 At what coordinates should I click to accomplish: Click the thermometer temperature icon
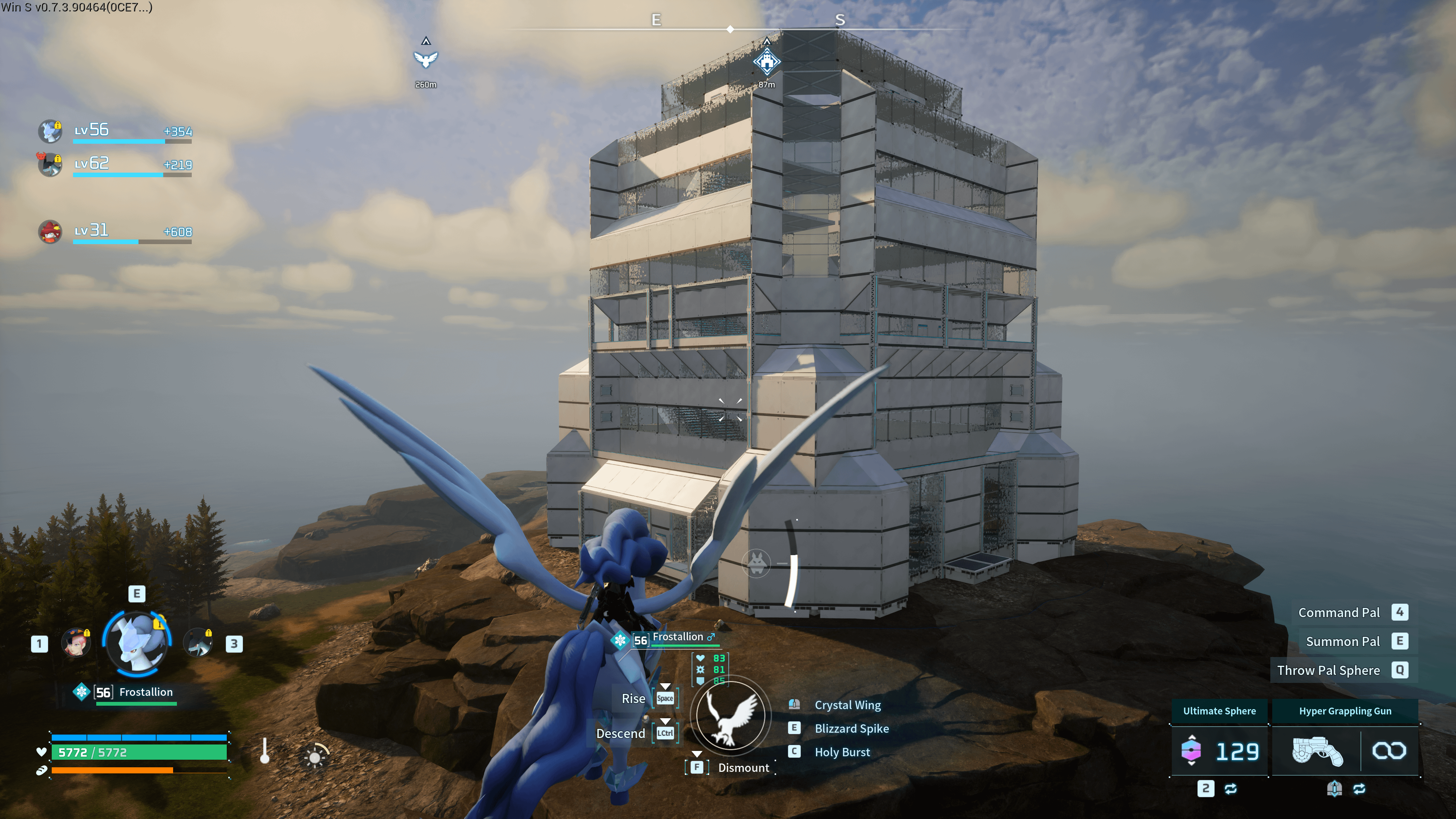coord(264,751)
